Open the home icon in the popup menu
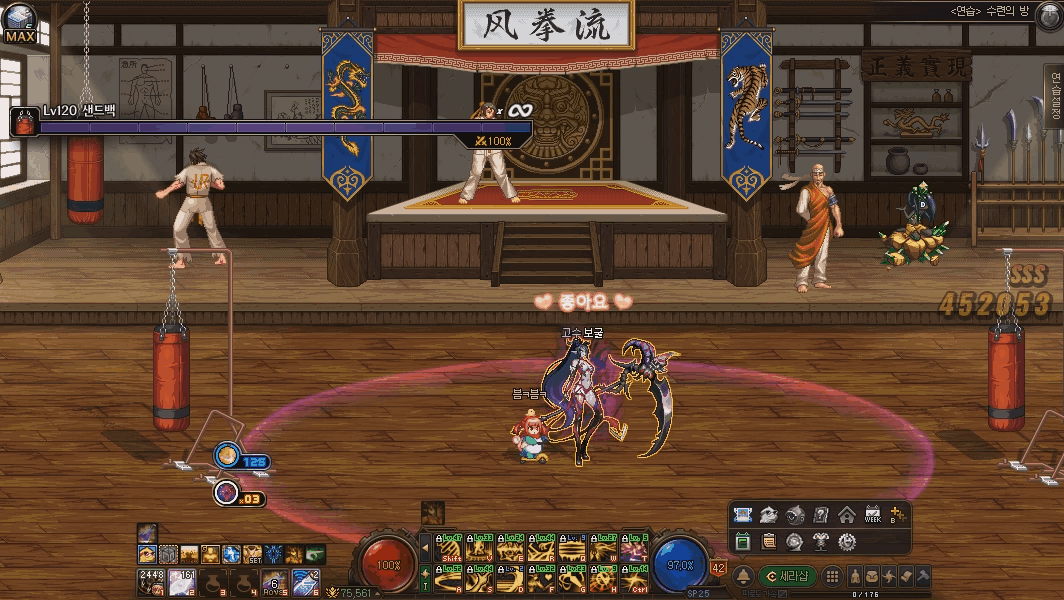Screen dimensions: 1064x600 coord(846,515)
